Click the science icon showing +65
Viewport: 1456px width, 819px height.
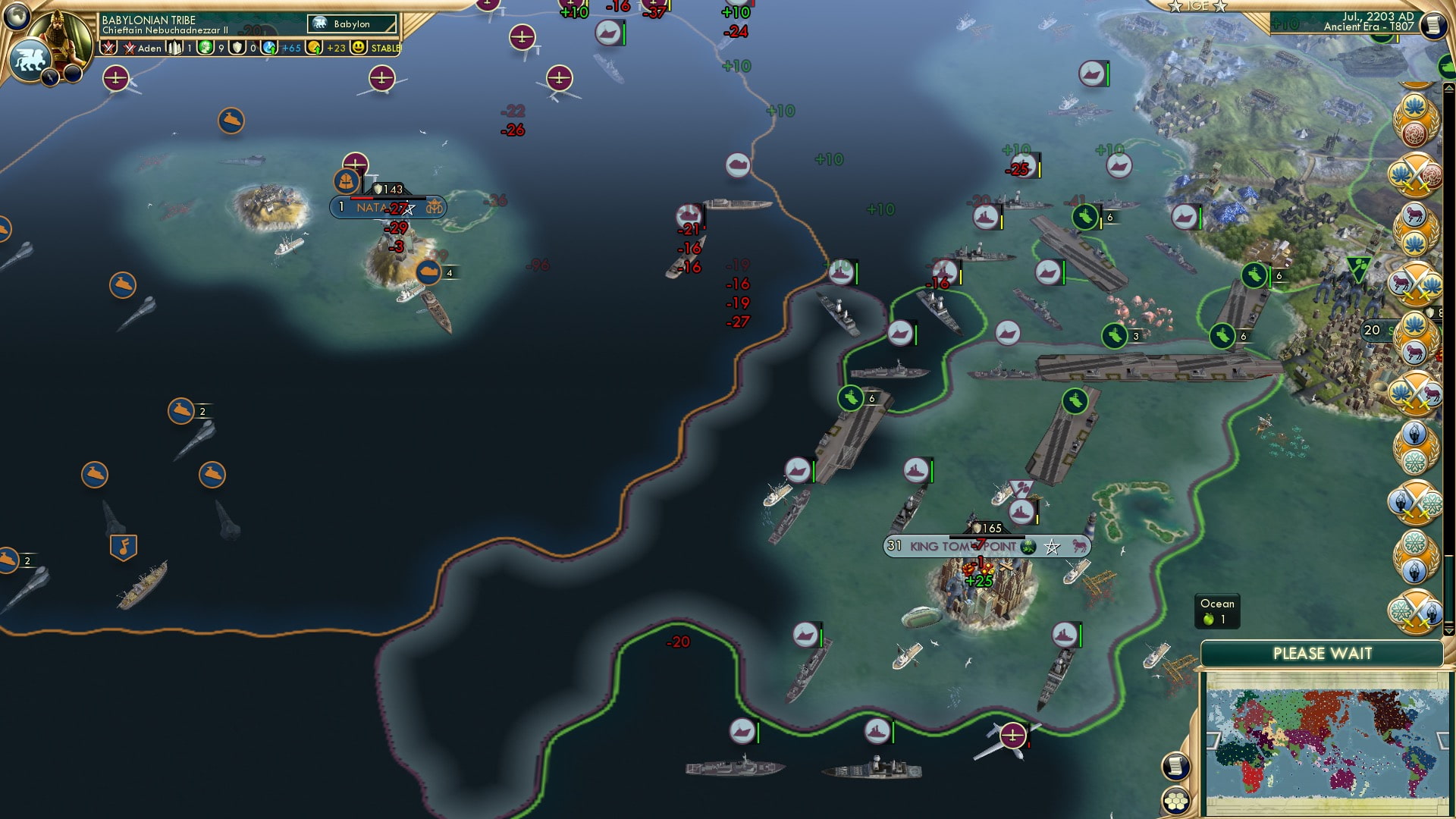(x=271, y=48)
